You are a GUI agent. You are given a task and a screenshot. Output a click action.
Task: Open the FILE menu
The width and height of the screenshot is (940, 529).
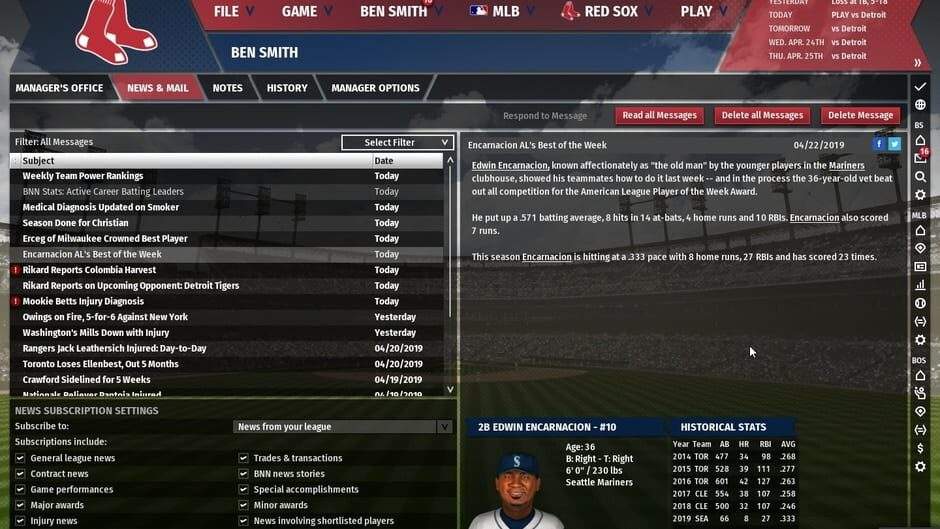[234, 12]
